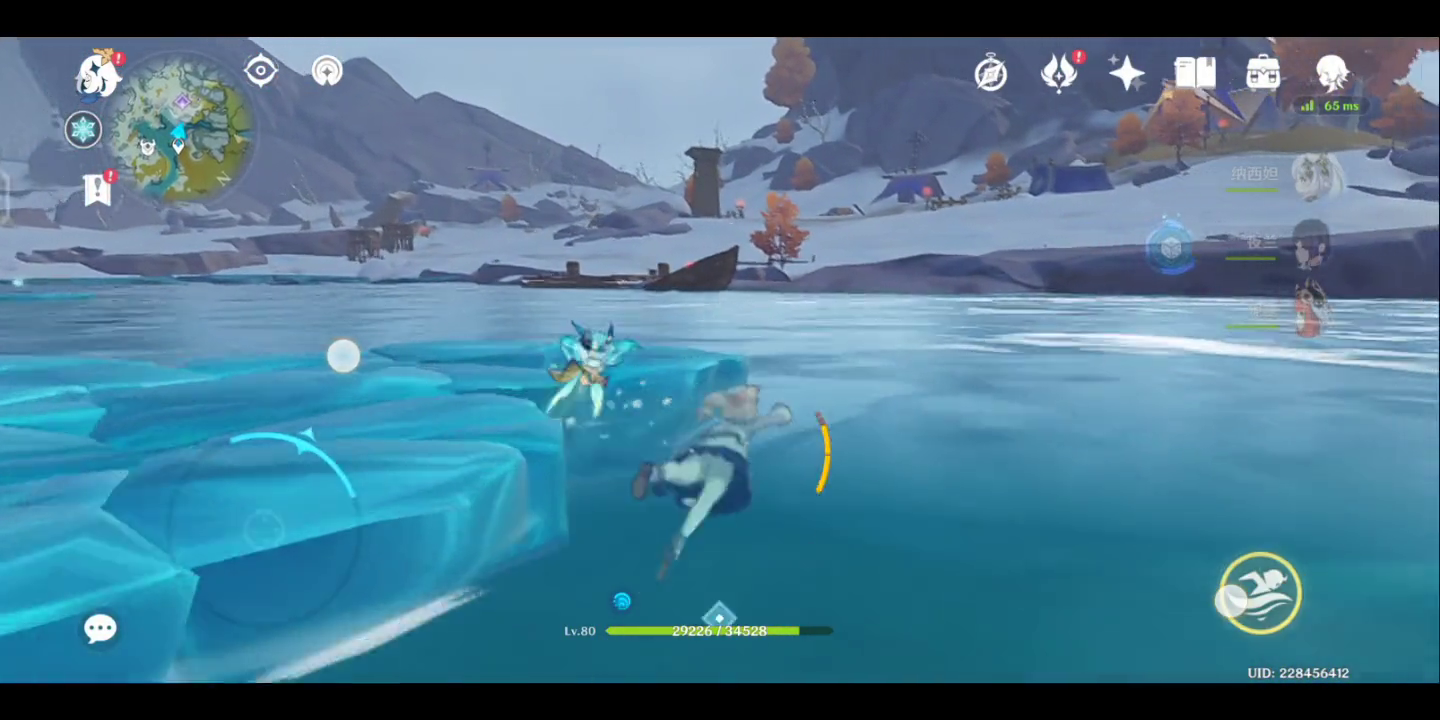1440x720 pixels.
Task: Switch to the red-haired third party member
Action: 1310,310
